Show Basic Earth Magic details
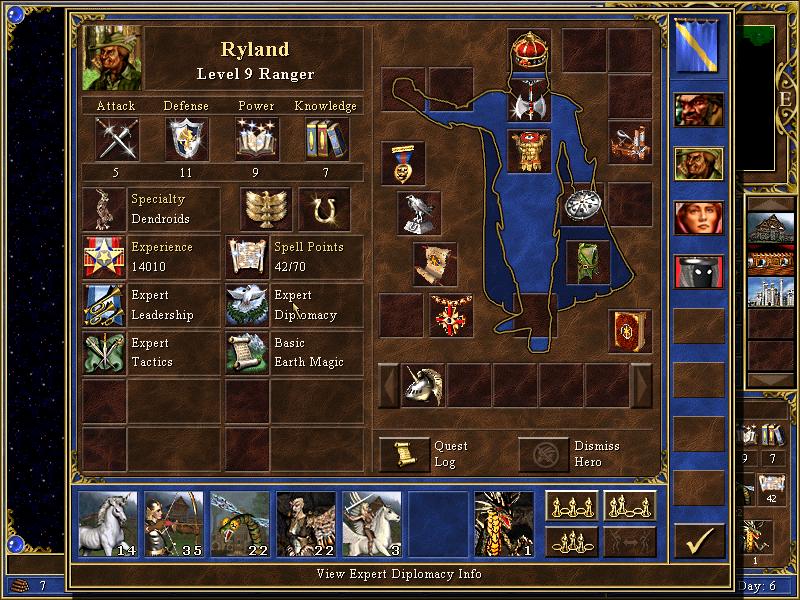 point(247,352)
